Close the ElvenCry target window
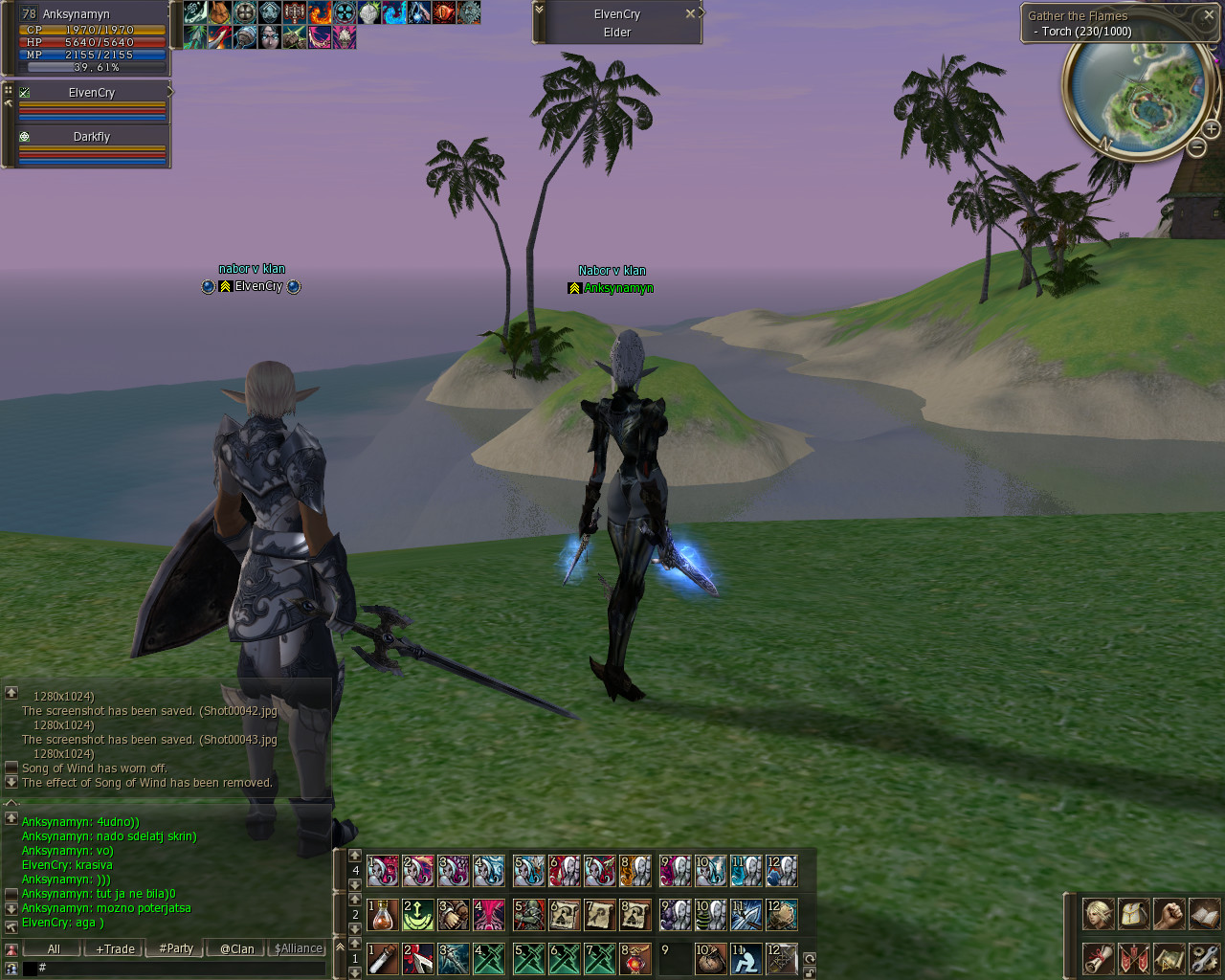 coord(690,14)
